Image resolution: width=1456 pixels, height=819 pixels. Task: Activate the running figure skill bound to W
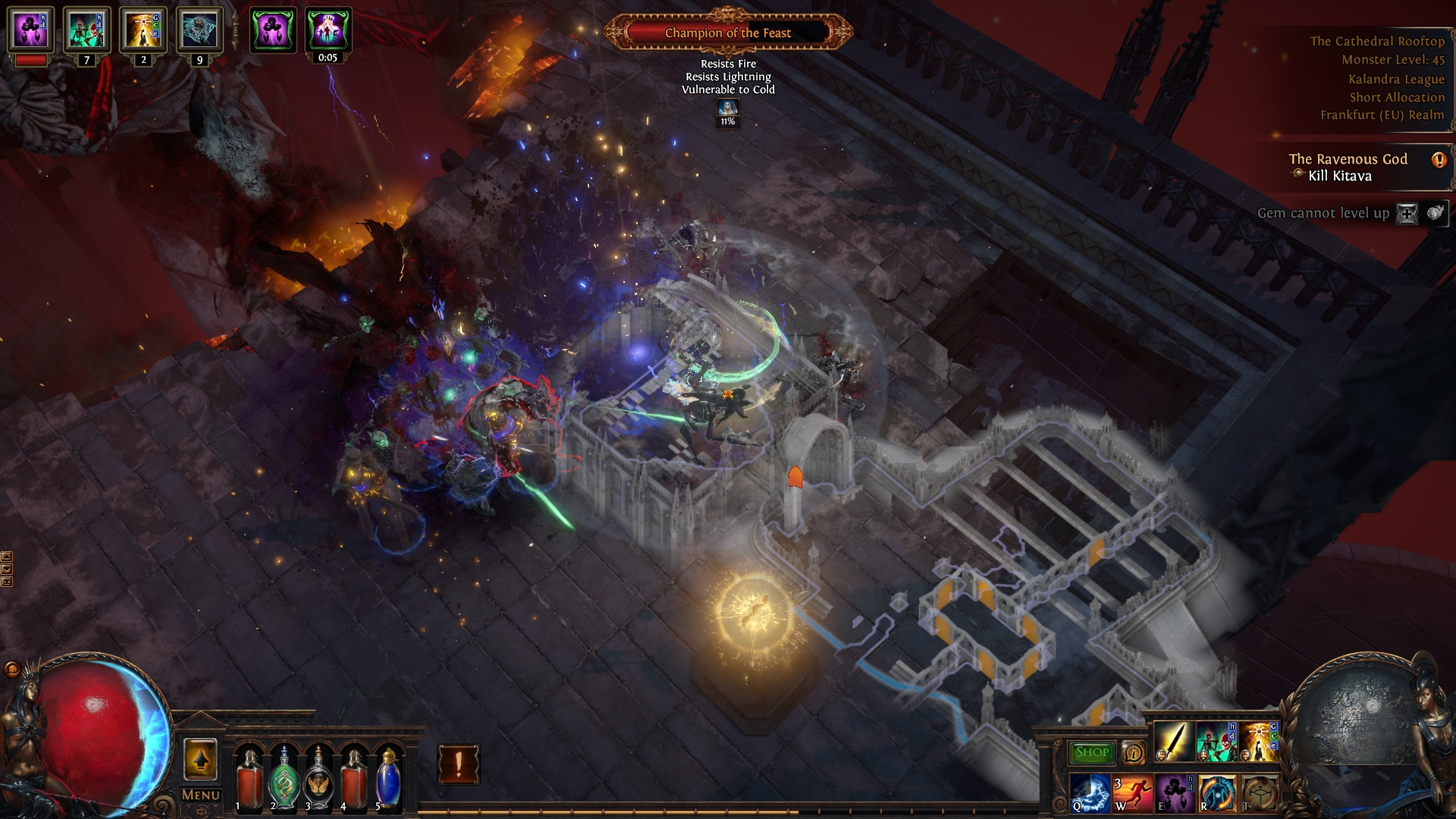[x=1132, y=792]
